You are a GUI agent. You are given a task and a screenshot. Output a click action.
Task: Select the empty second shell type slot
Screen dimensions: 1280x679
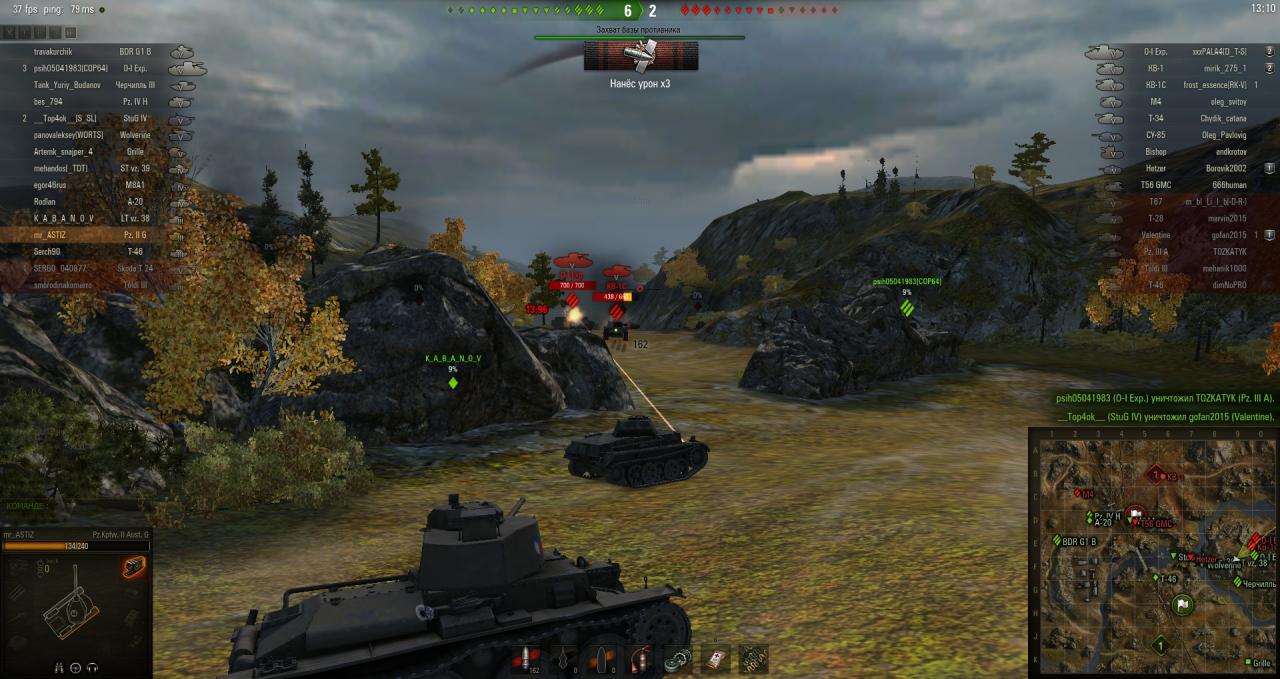point(565,659)
